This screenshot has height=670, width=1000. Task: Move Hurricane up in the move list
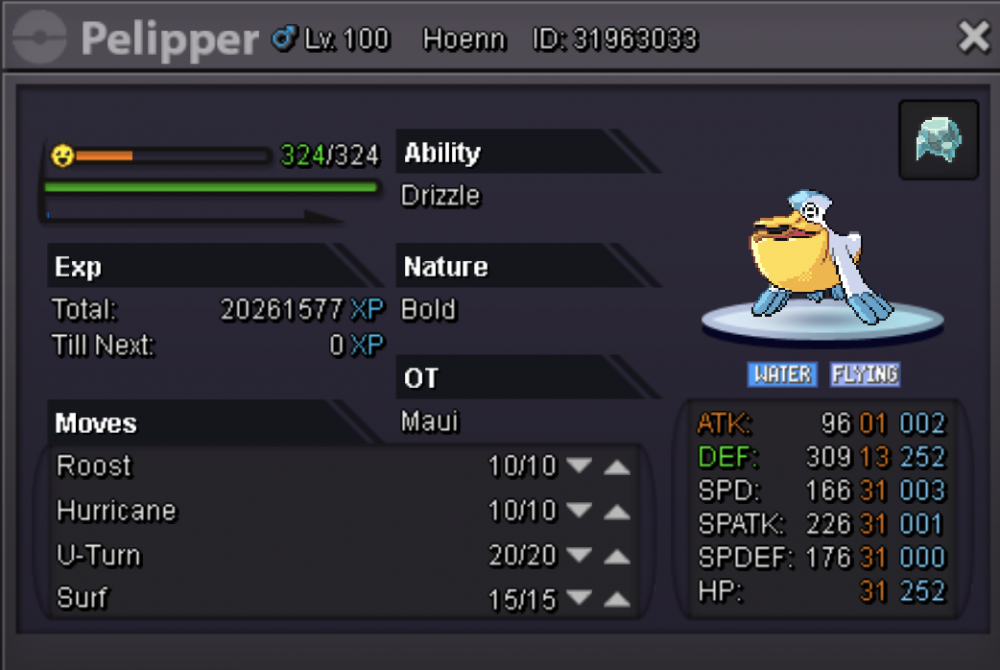pos(617,512)
